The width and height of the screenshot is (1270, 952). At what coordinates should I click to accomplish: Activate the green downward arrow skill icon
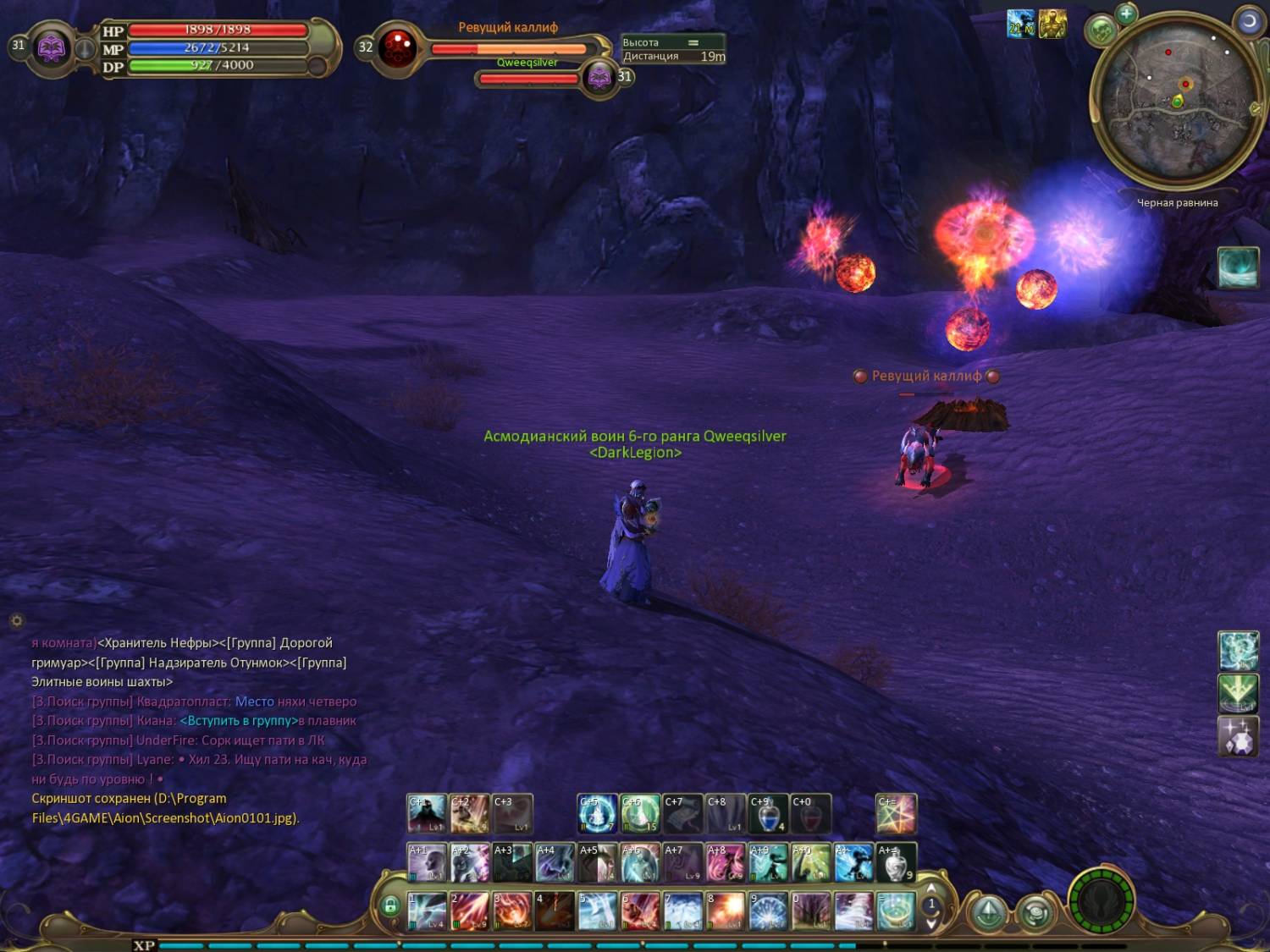pos(1238,693)
